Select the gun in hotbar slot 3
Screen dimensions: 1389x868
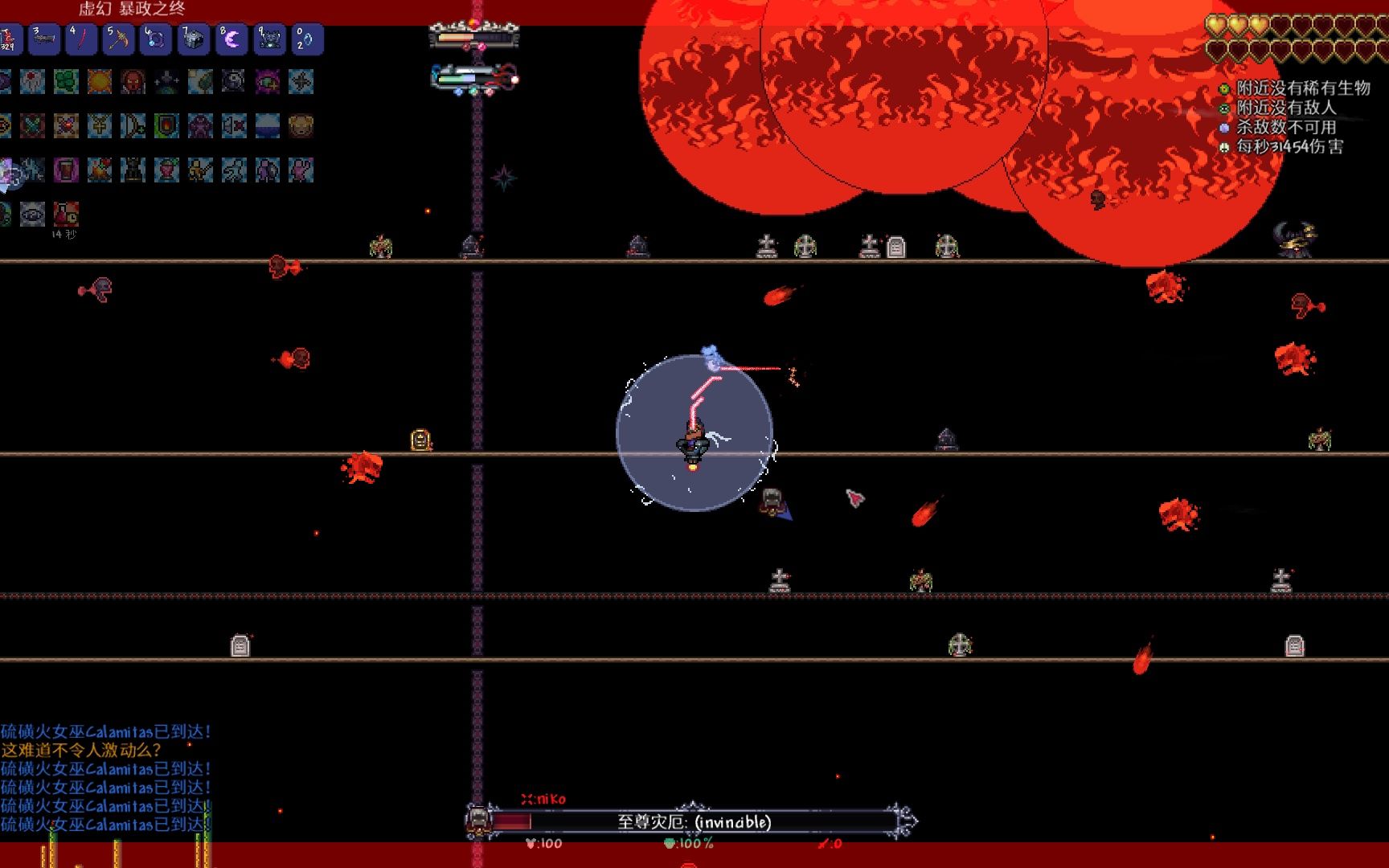click(x=44, y=39)
